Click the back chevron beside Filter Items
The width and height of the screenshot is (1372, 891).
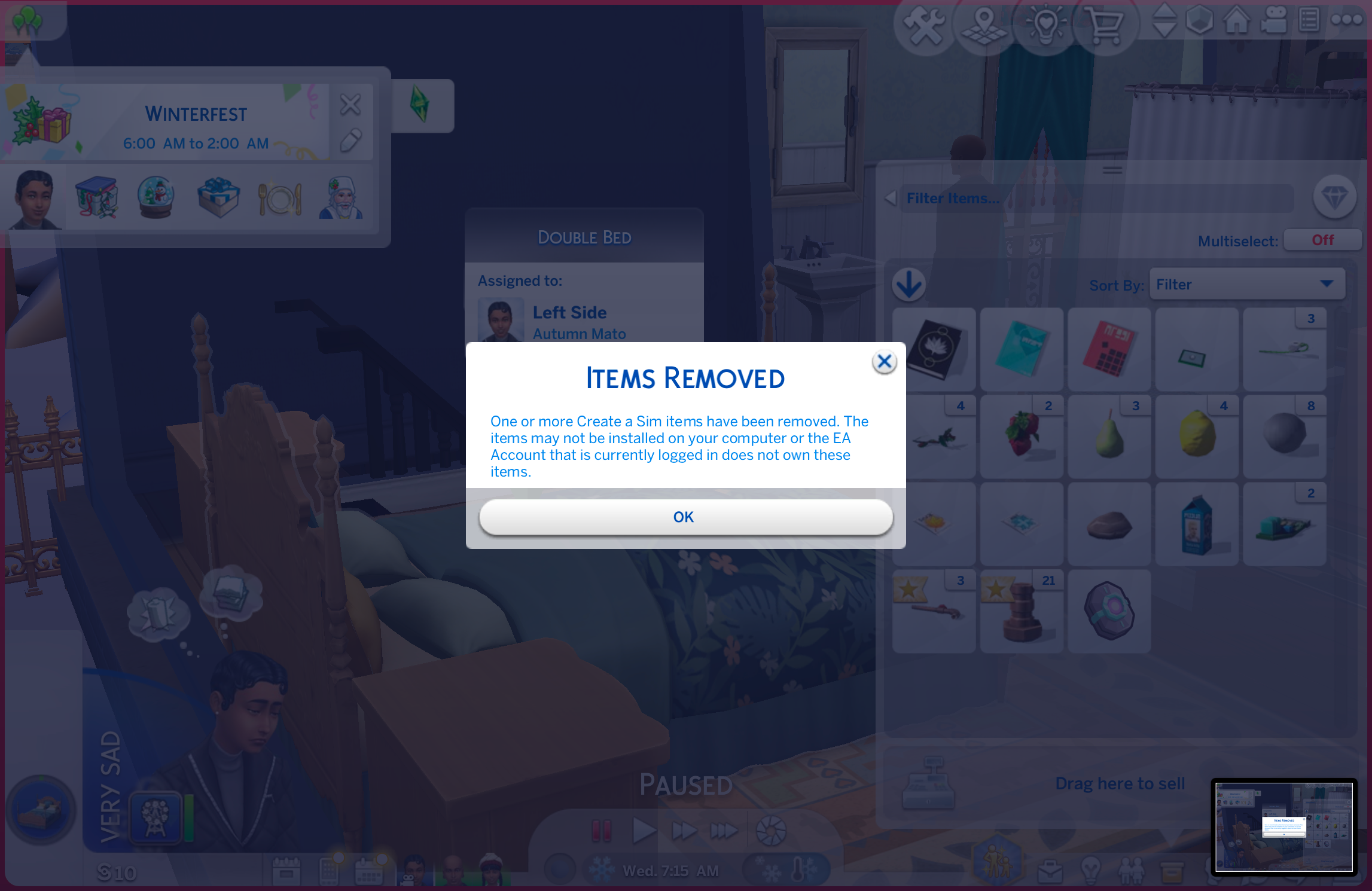click(891, 198)
